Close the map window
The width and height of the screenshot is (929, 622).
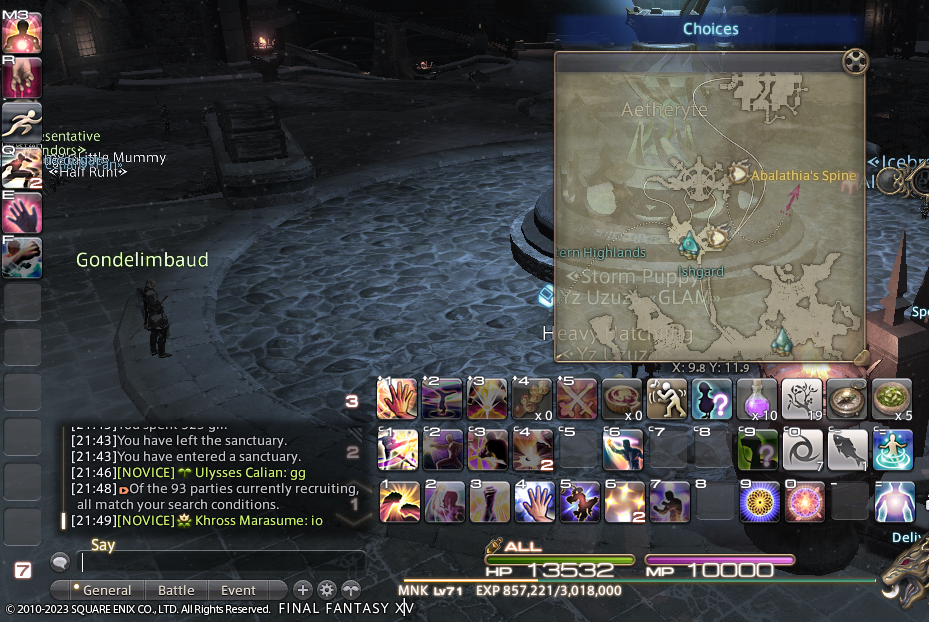coord(853,62)
